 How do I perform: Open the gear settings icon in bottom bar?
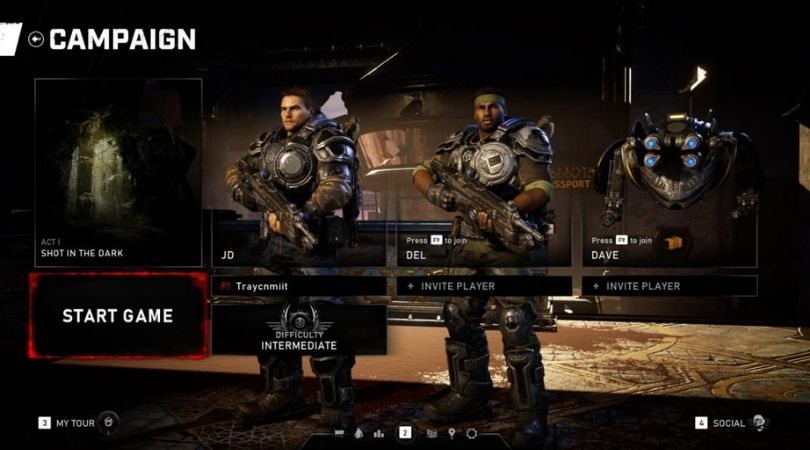pyautogui.click(x=472, y=433)
